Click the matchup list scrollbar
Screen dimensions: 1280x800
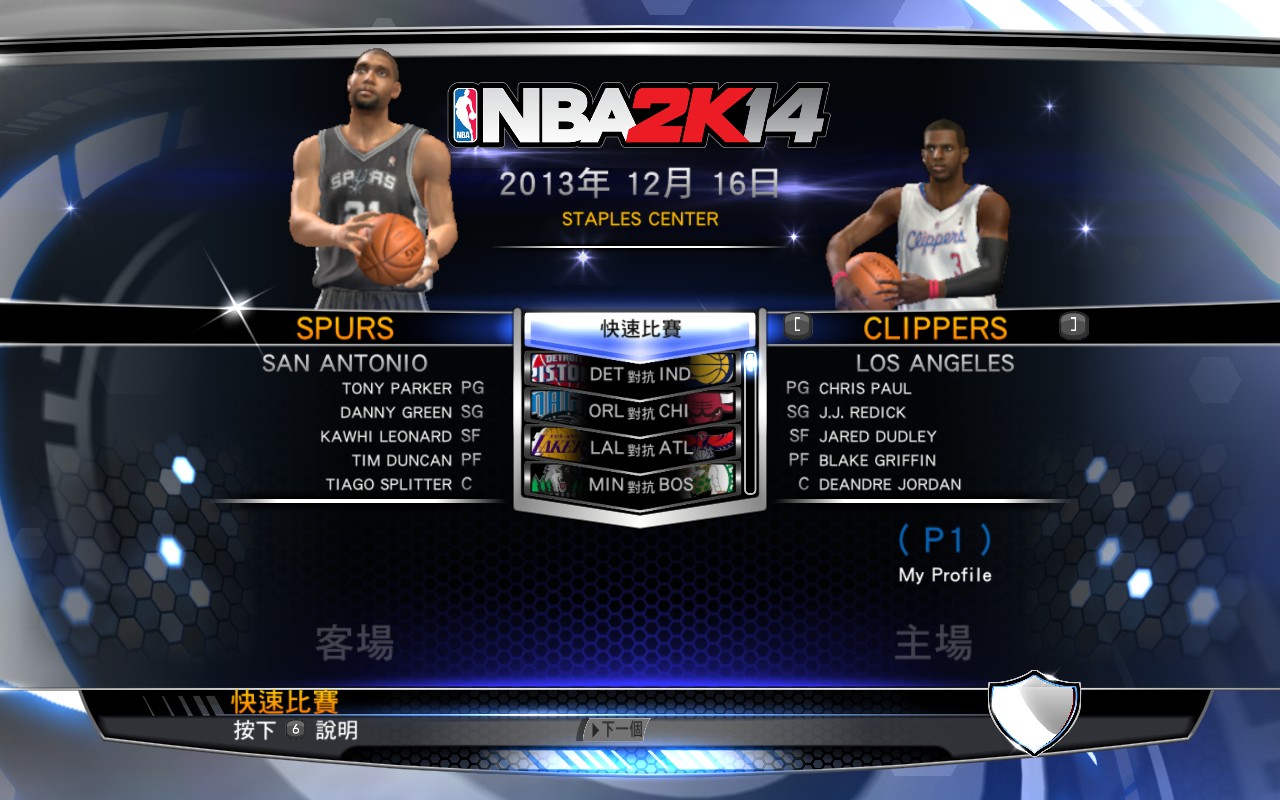750,422
